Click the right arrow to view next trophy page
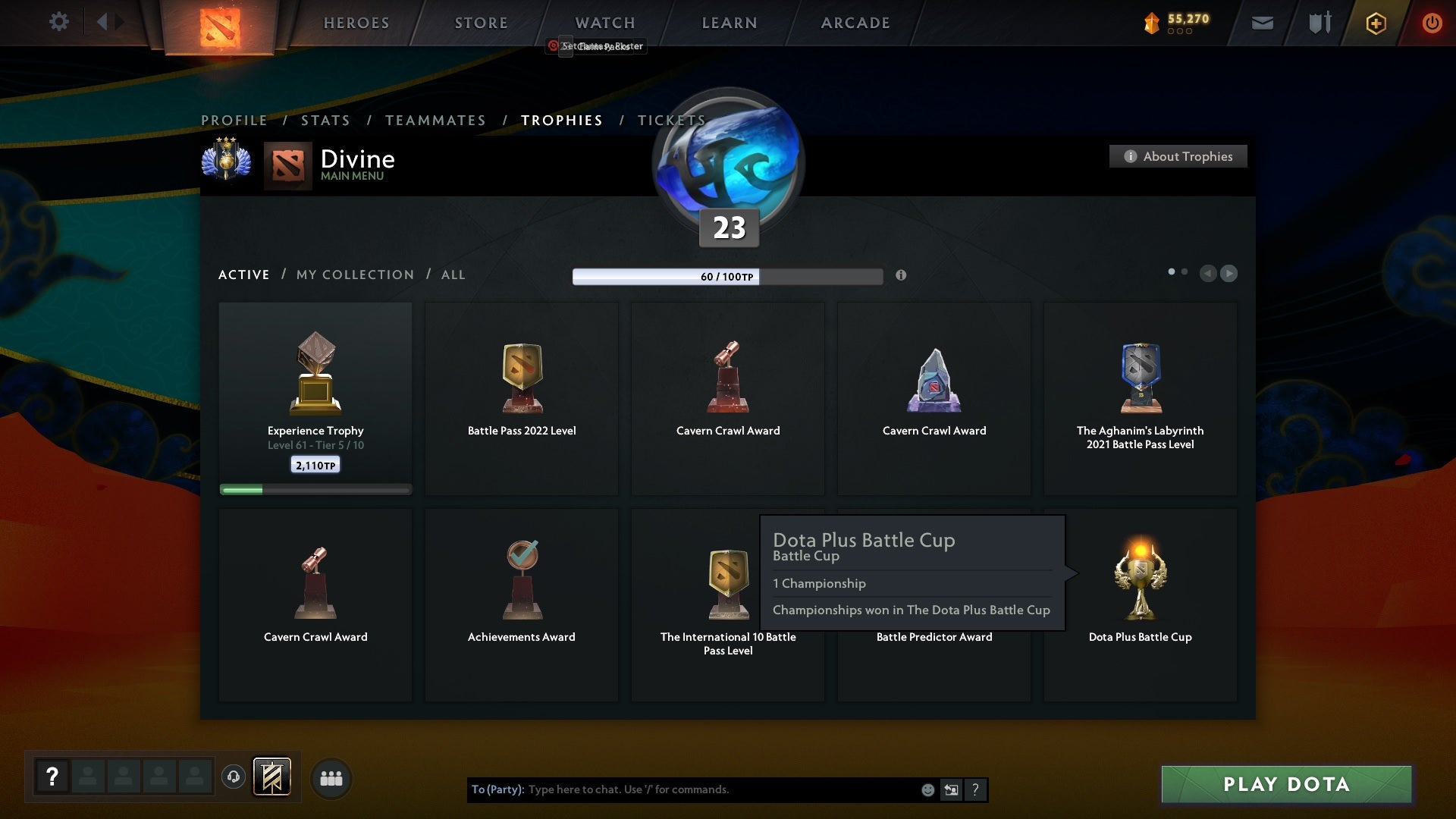Screen dimensions: 1456x819 [1228, 274]
